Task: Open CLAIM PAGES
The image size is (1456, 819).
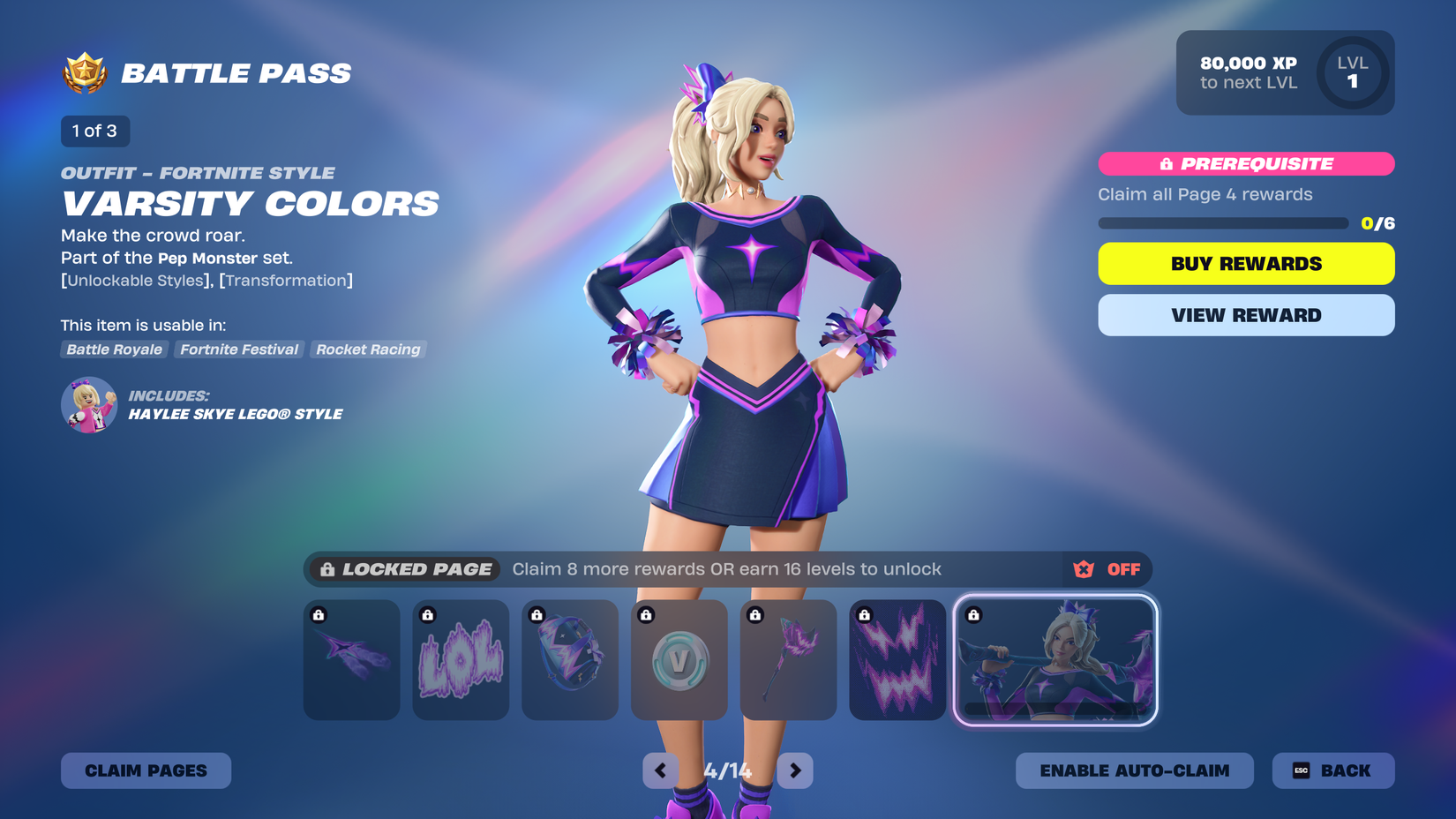Action: pos(146,770)
